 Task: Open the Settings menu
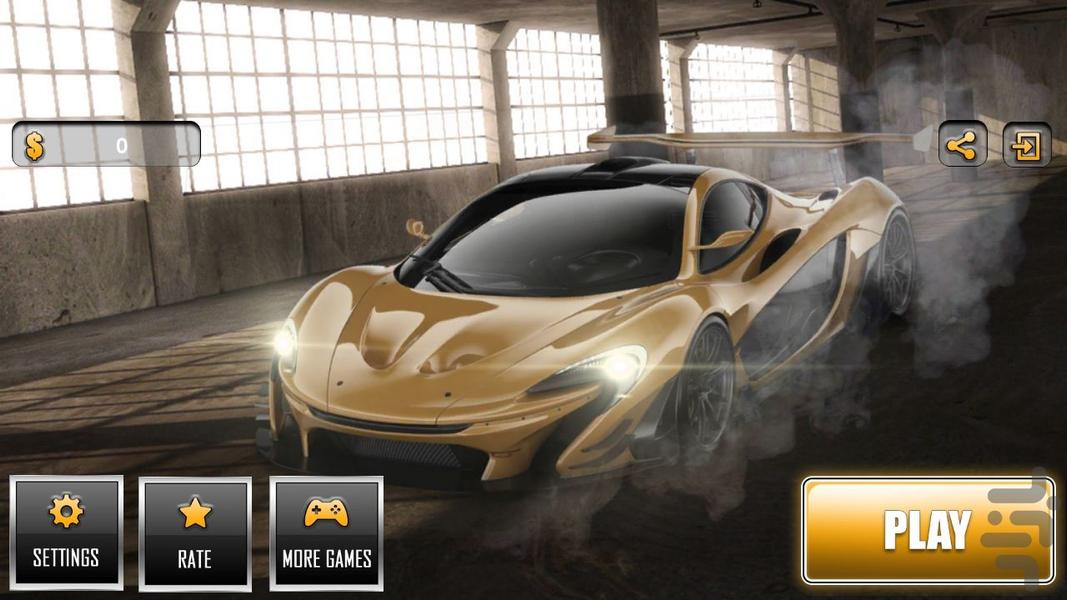(66, 532)
